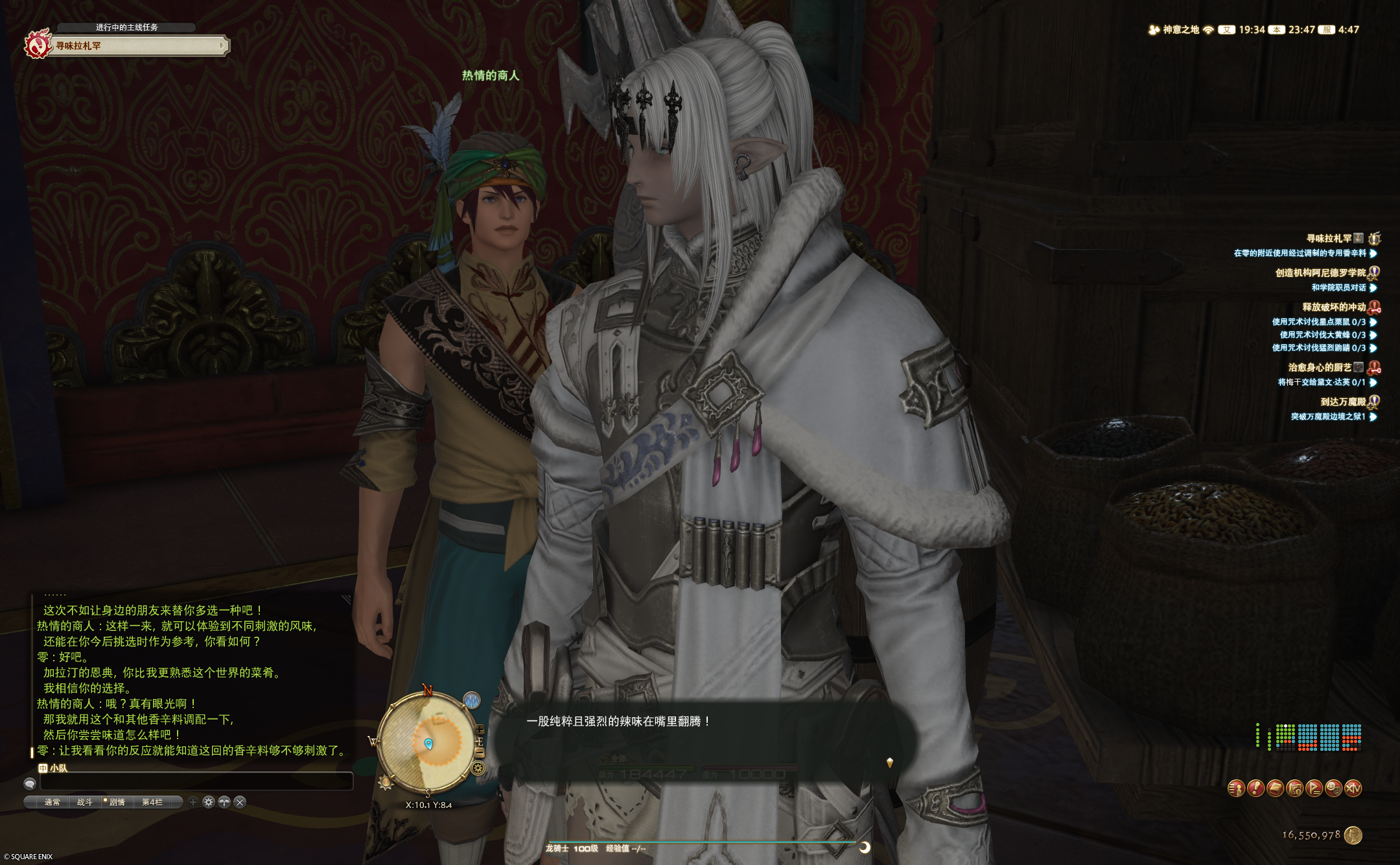Switch to the 通常 chat tab
This screenshot has height=865, width=1400.
(x=52, y=802)
